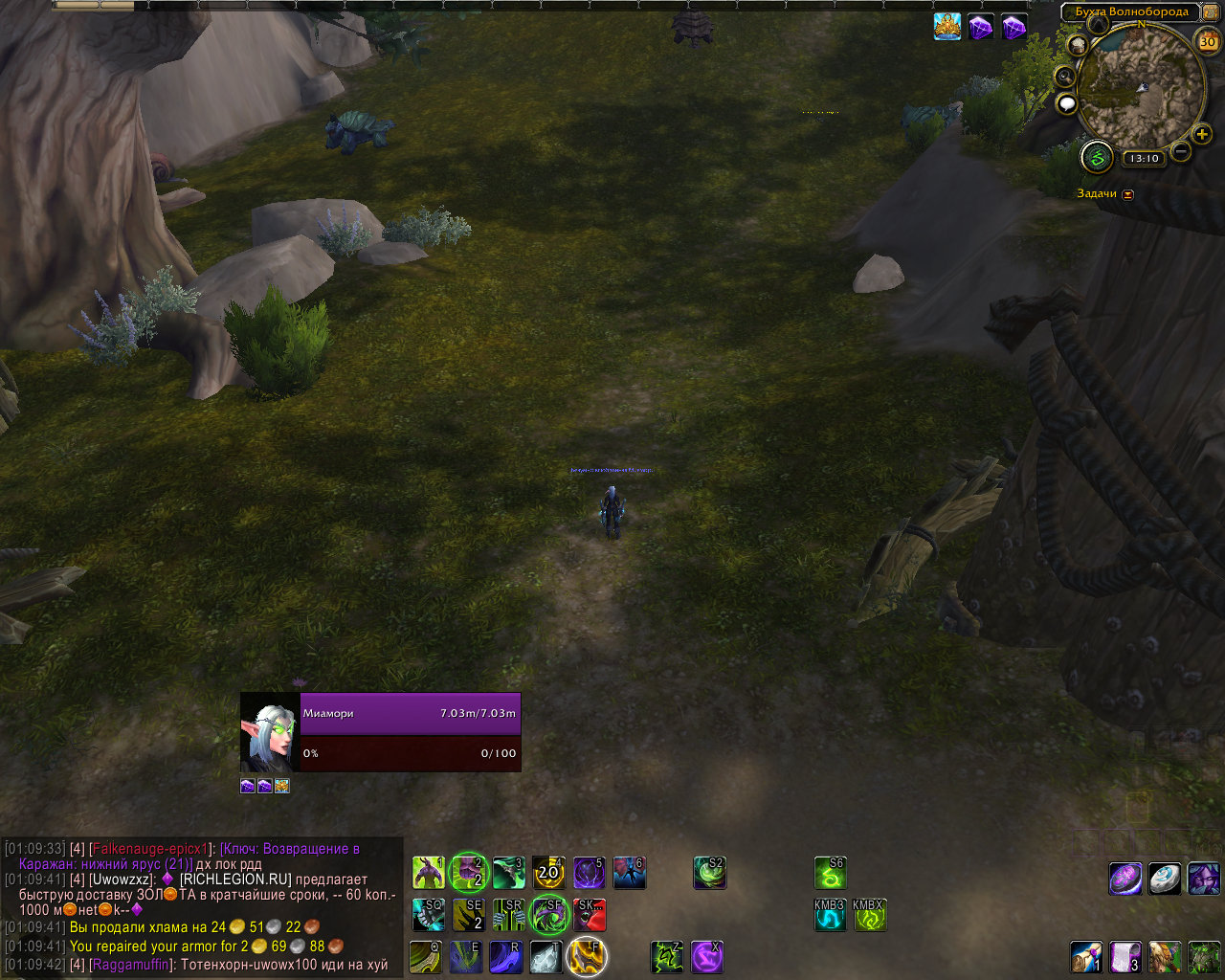The width and height of the screenshot is (1225, 980).
Task: Cast the green swirl ability bound to S6
Action: pyautogui.click(x=831, y=872)
